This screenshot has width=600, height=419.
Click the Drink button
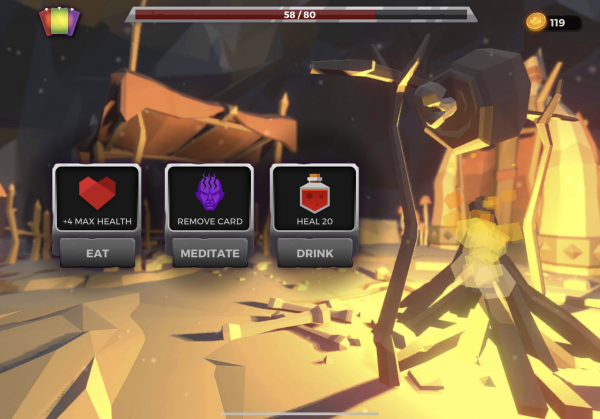315,253
